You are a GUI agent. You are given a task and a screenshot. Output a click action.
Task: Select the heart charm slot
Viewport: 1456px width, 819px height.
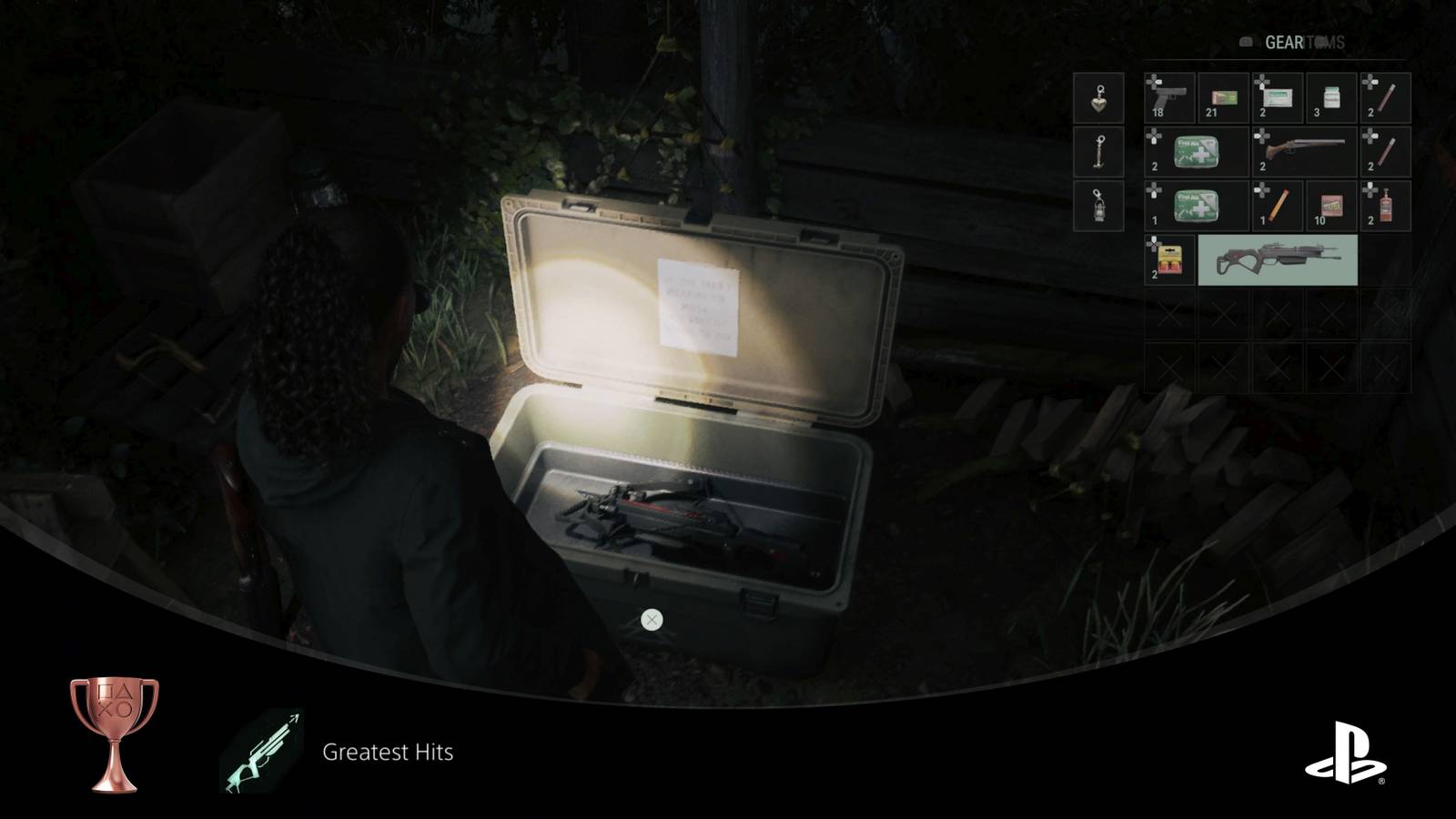point(1098,98)
